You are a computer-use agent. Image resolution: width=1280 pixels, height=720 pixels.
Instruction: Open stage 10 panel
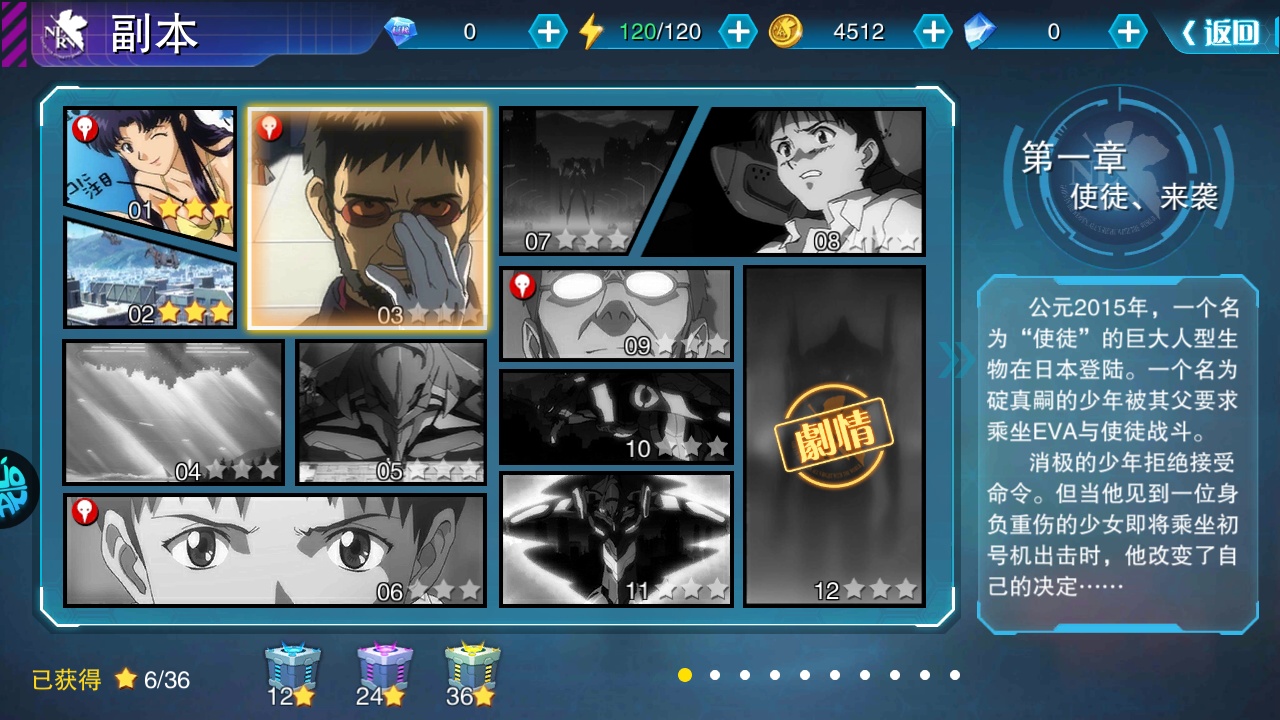[616, 416]
